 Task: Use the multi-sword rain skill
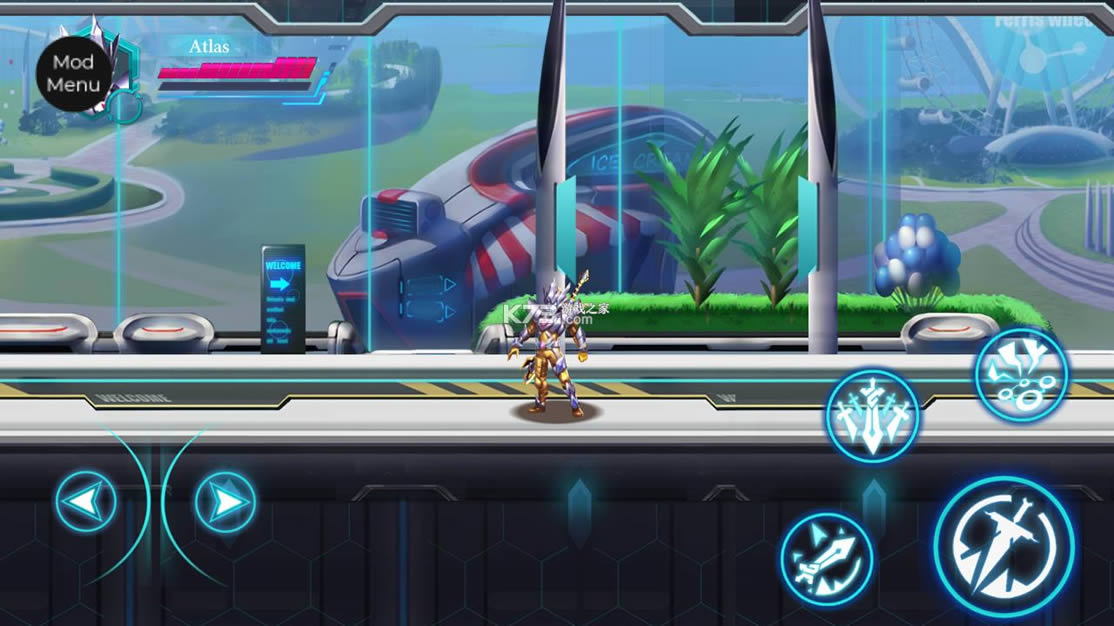pos(871,415)
